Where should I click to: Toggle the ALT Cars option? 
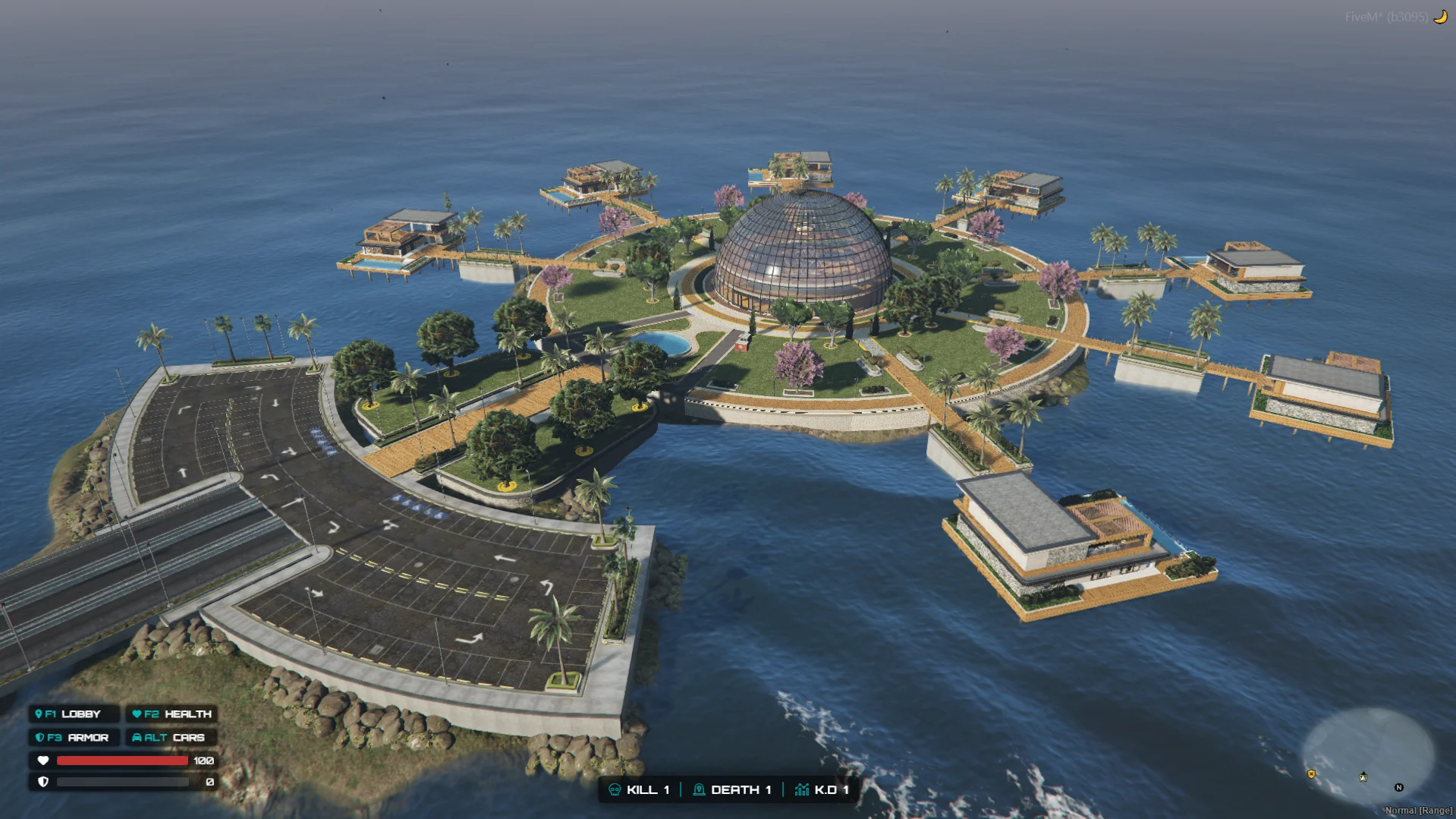click(x=171, y=737)
